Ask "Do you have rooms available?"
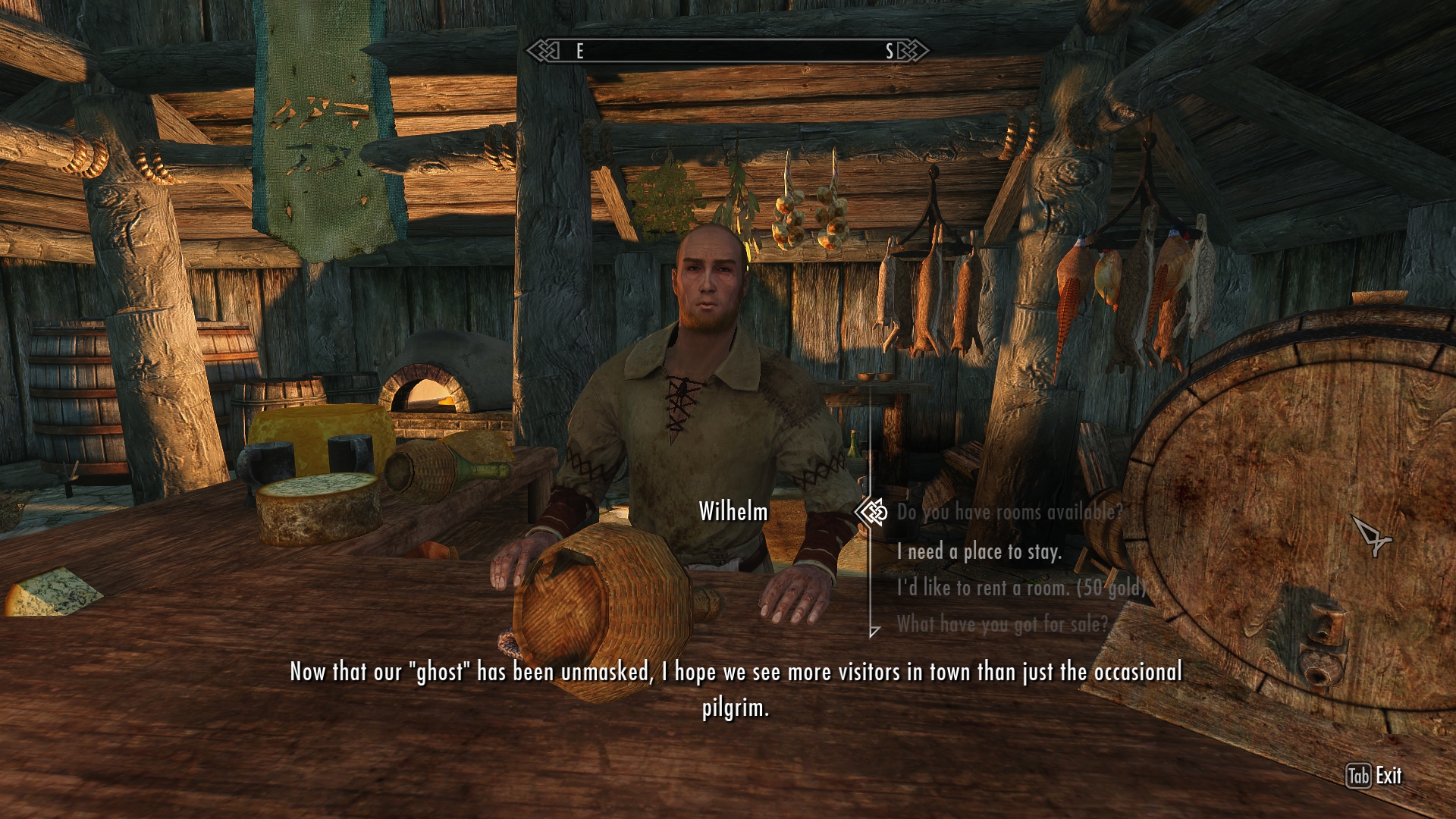This screenshot has height=819, width=1456. click(x=1009, y=513)
